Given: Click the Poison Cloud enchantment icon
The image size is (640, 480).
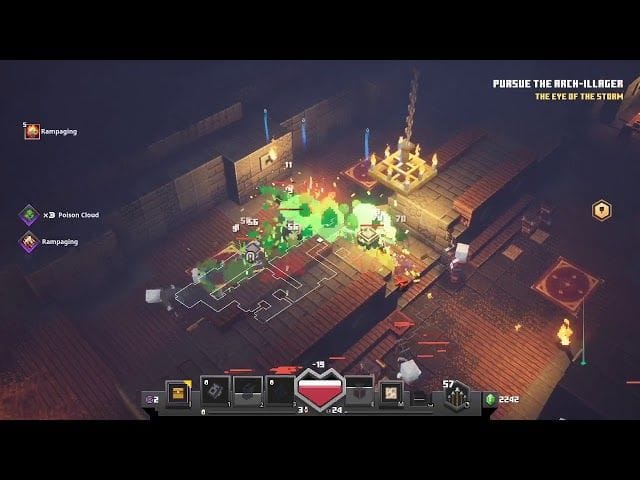Looking at the screenshot, I should (x=29, y=214).
